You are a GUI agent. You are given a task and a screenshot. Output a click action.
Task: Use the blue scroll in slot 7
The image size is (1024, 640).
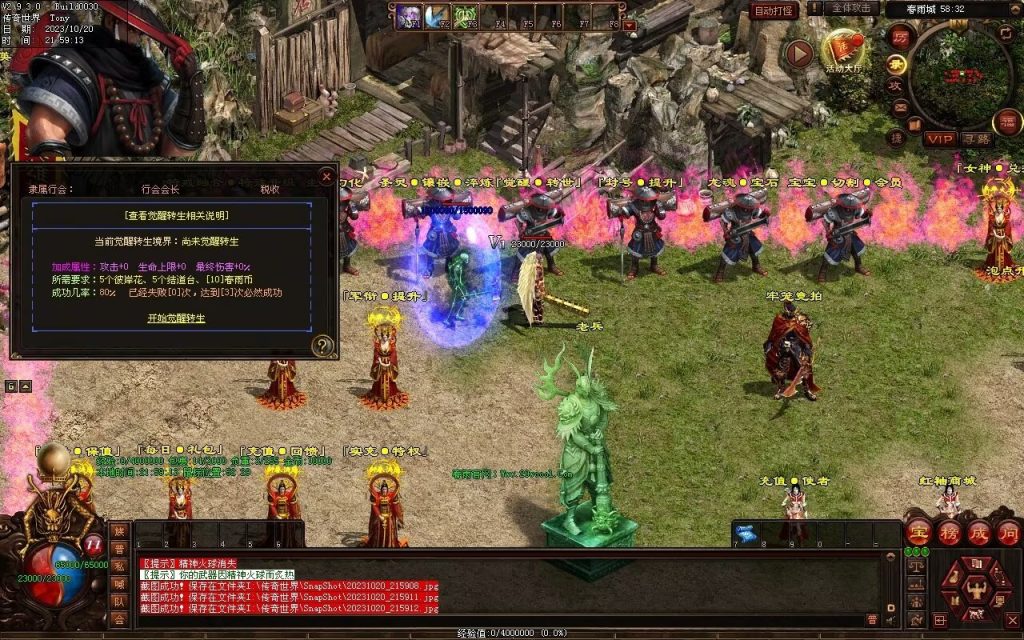tap(745, 532)
